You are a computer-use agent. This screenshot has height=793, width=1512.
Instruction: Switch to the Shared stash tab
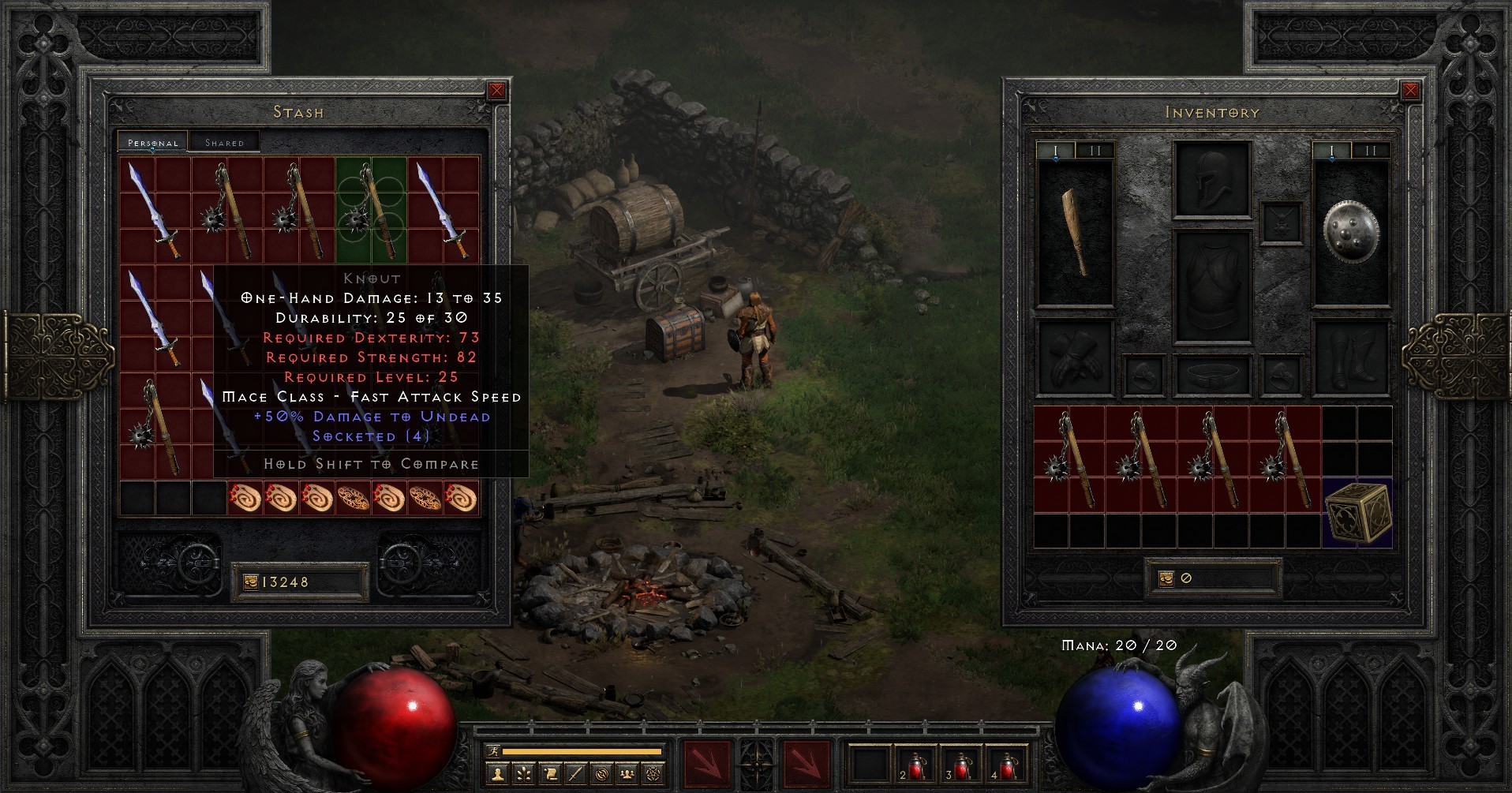(224, 141)
